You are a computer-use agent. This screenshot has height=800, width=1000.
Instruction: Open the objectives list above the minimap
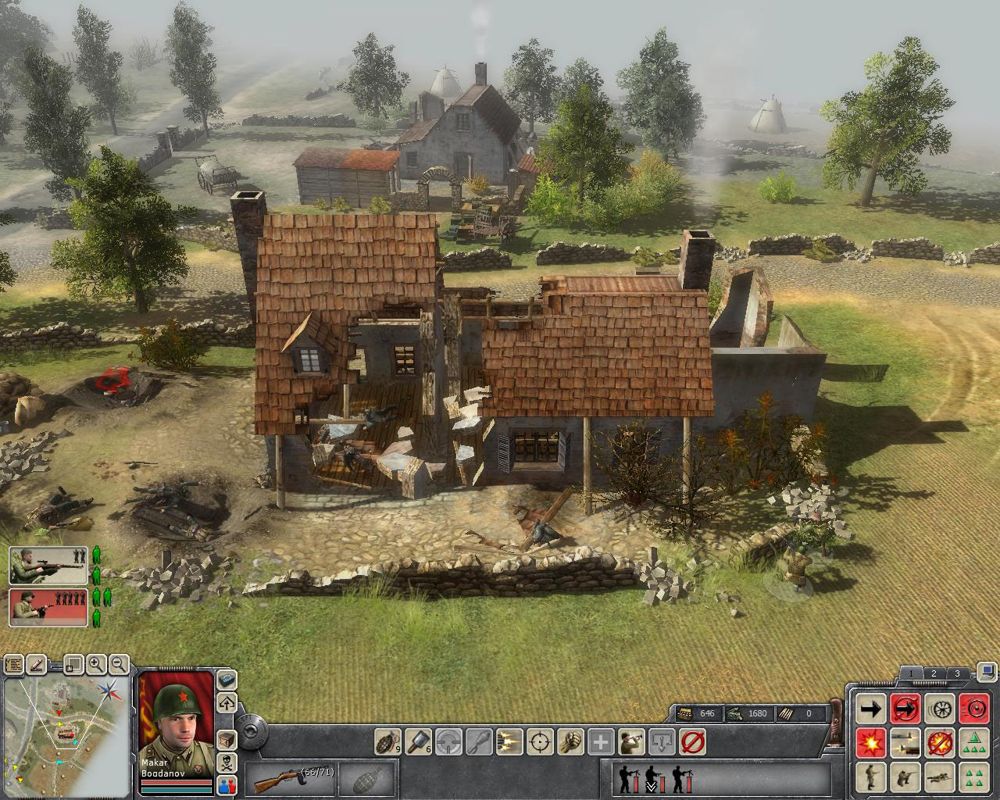click(13, 663)
